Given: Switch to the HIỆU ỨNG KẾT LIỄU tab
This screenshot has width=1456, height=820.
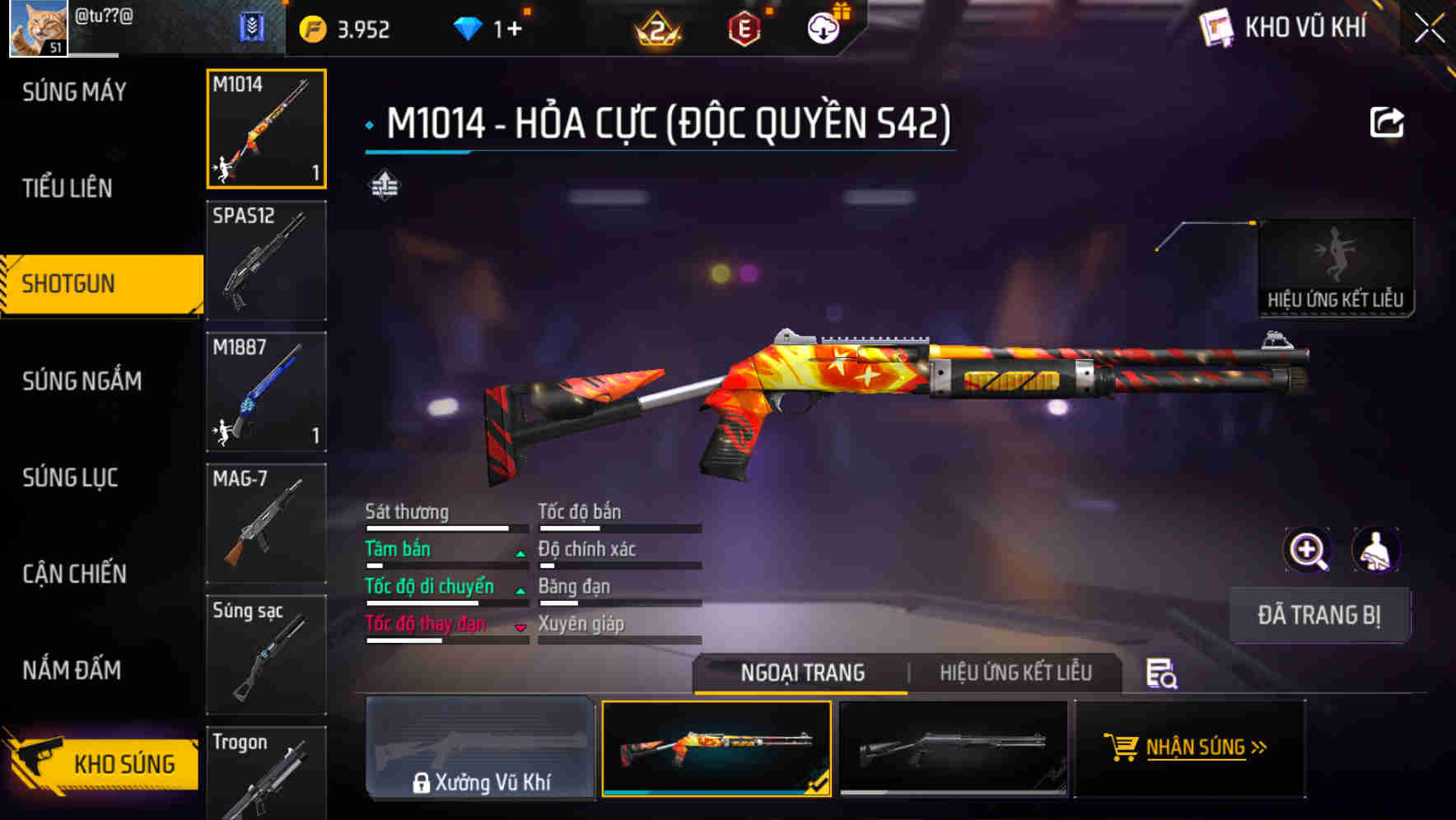Looking at the screenshot, I should coord(1015,673).
